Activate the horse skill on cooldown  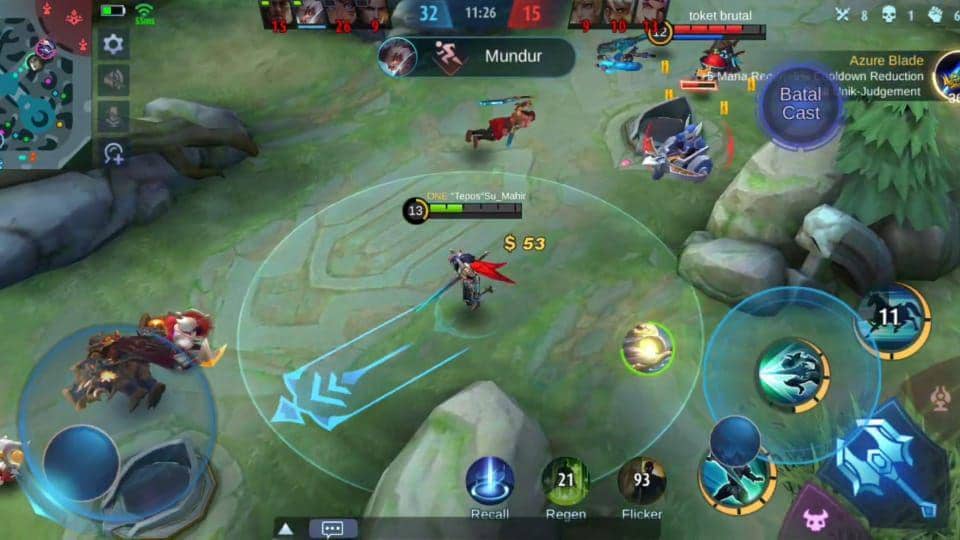point(890,320)
